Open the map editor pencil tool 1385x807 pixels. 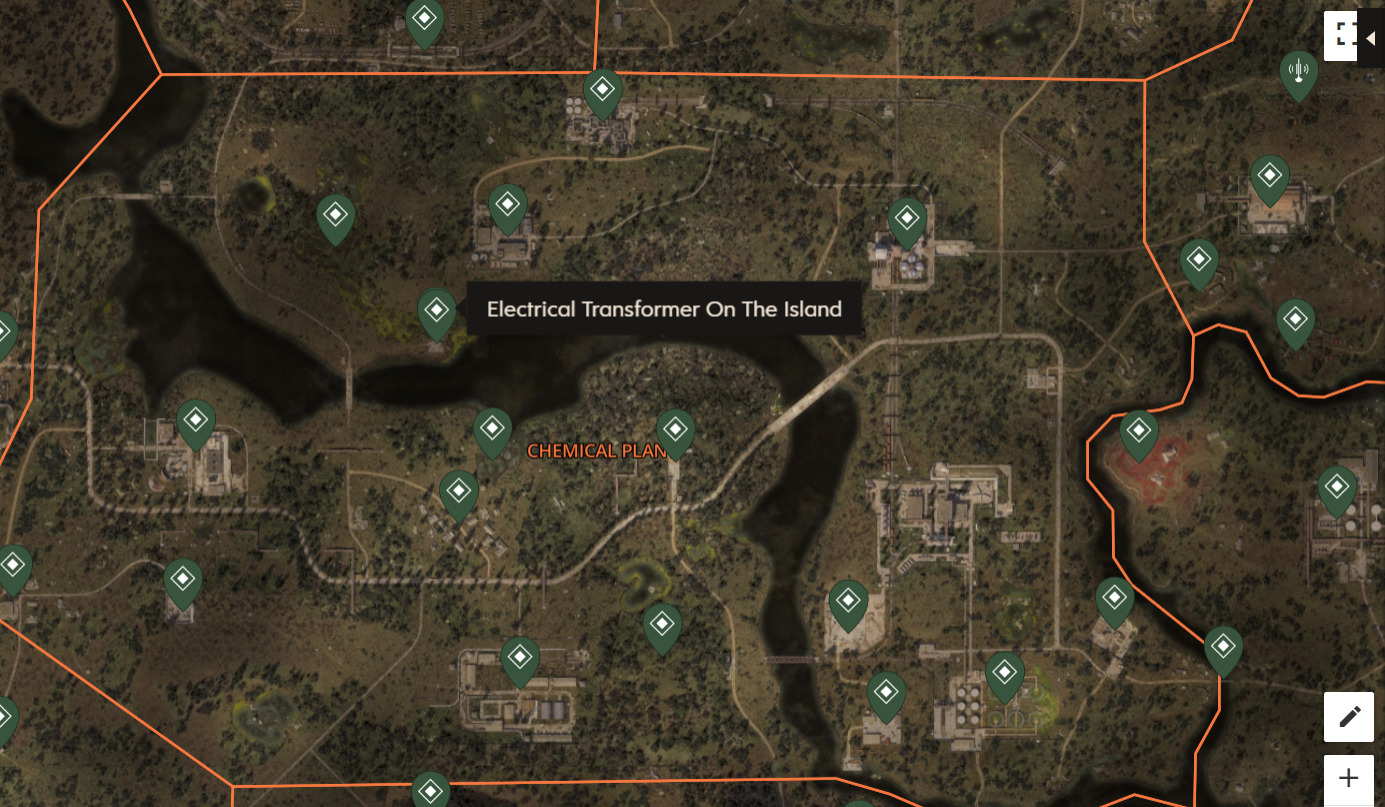click(1349, 716)
